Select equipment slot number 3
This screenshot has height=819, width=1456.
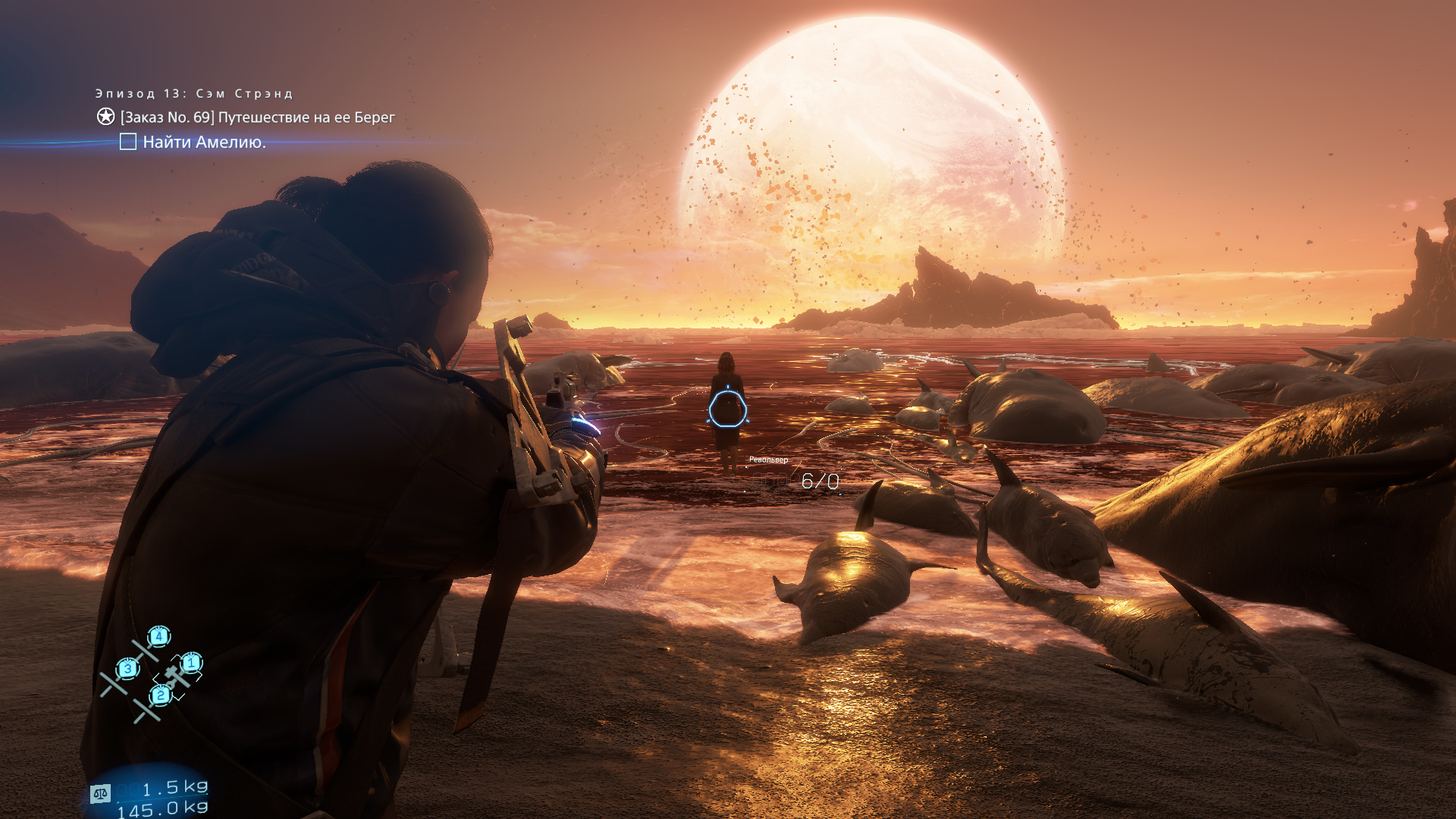(x=127, y=668)
